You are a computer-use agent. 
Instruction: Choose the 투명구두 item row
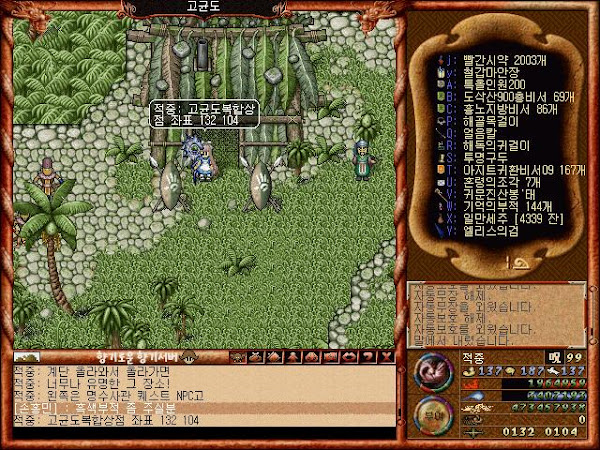click(x=478, y=157)
